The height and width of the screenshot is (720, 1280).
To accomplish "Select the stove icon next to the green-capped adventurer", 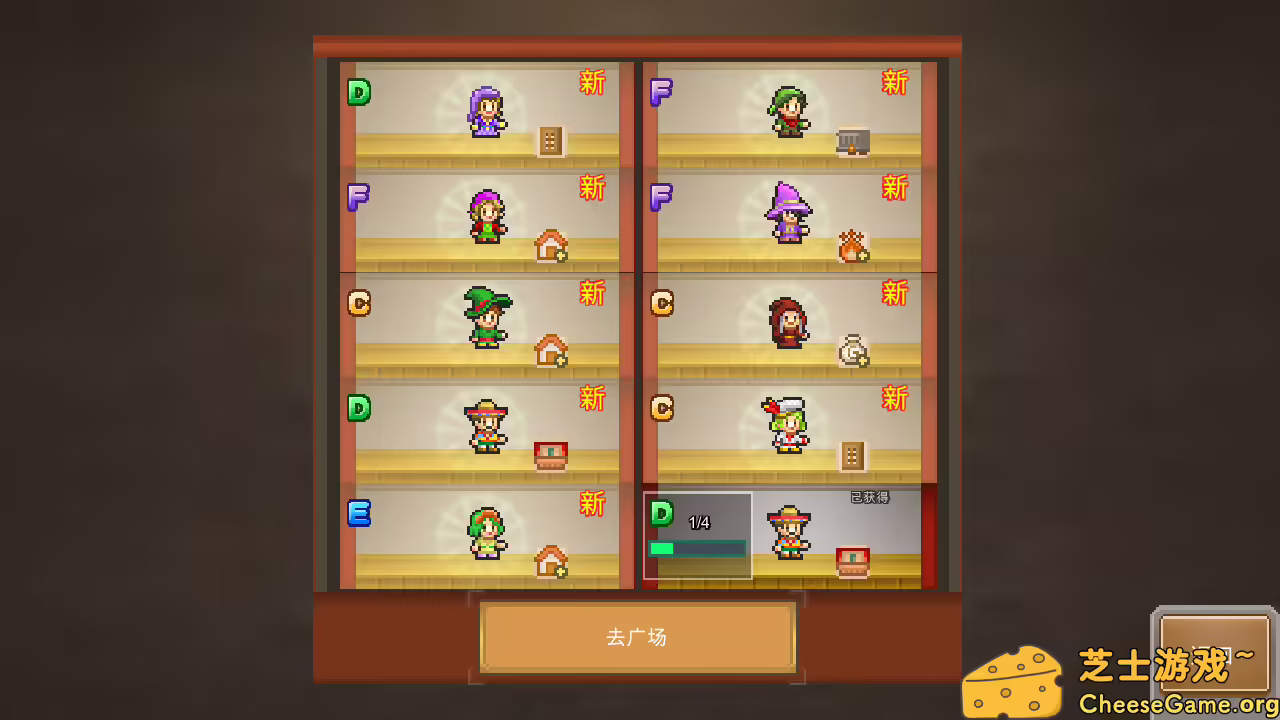I will pyautogui.click(x=855, y=140).
